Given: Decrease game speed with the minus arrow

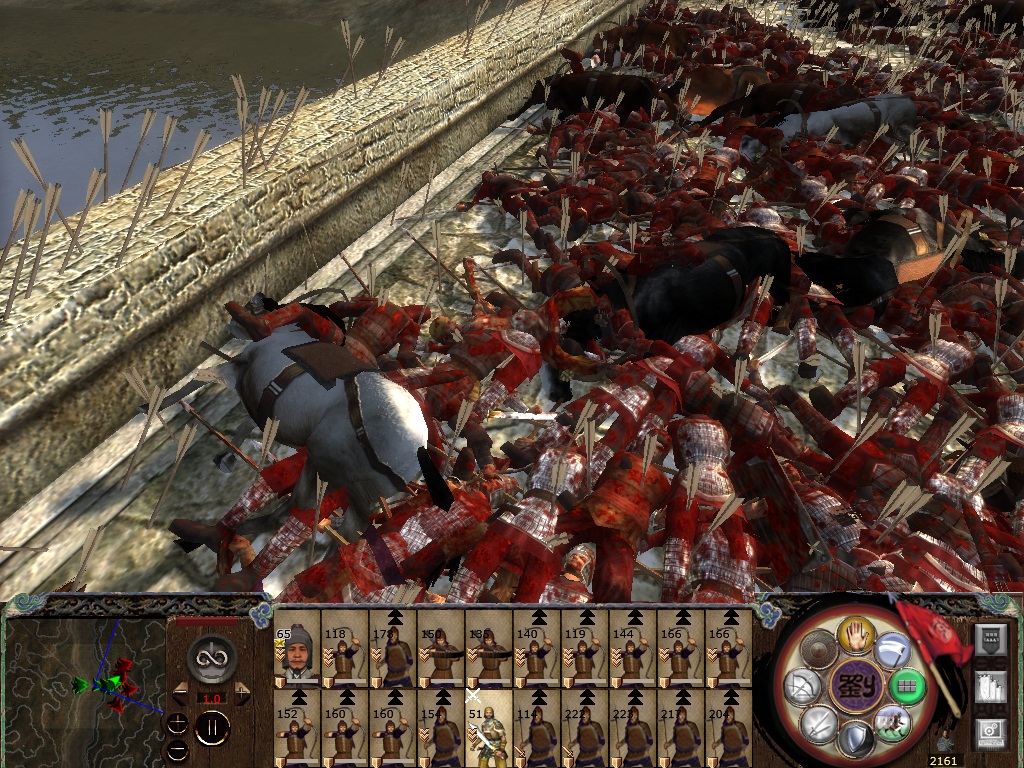Looking at the screenshot, I should [x=180, y=693].
